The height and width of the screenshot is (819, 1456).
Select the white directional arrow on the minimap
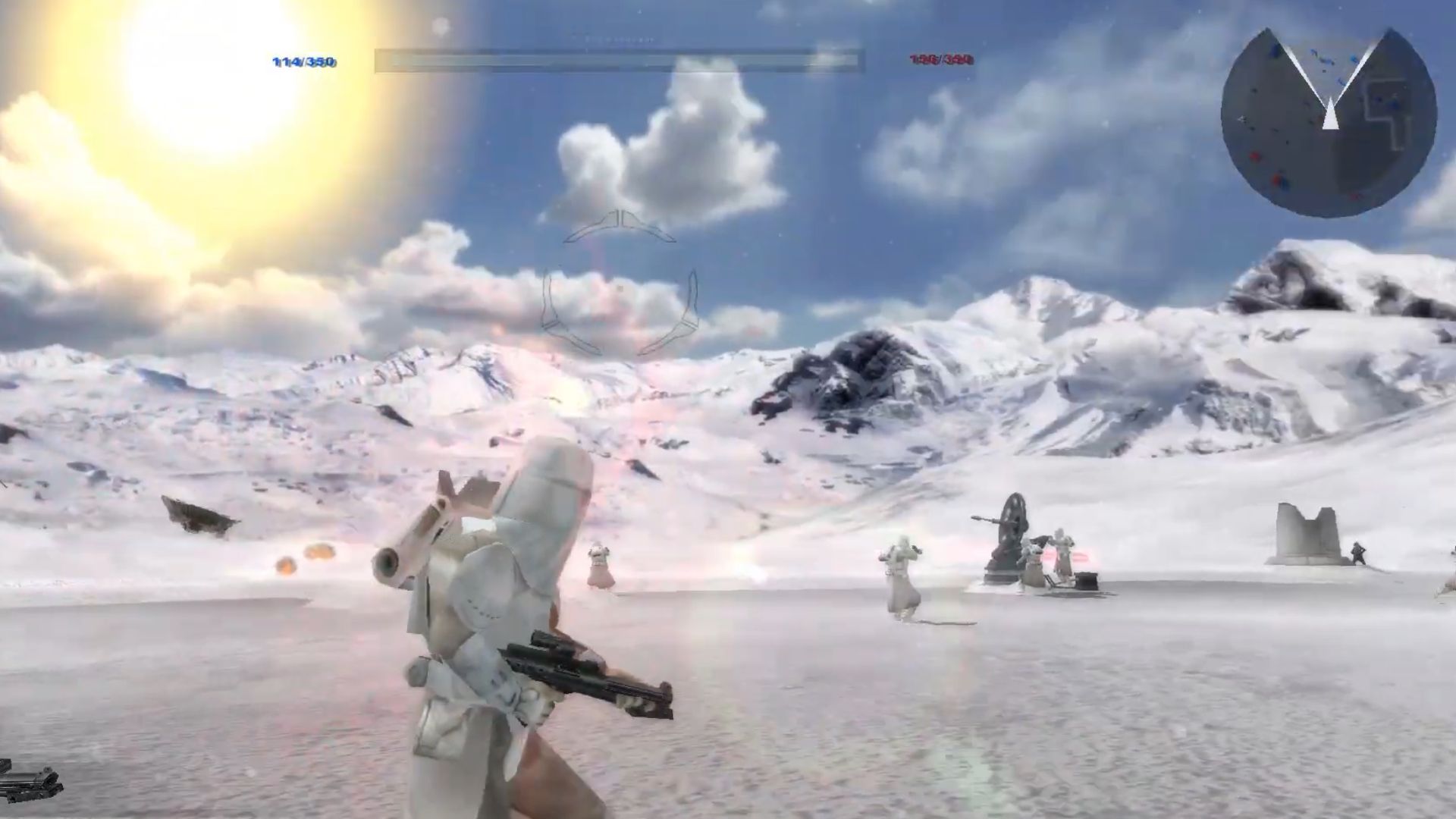1332,114
